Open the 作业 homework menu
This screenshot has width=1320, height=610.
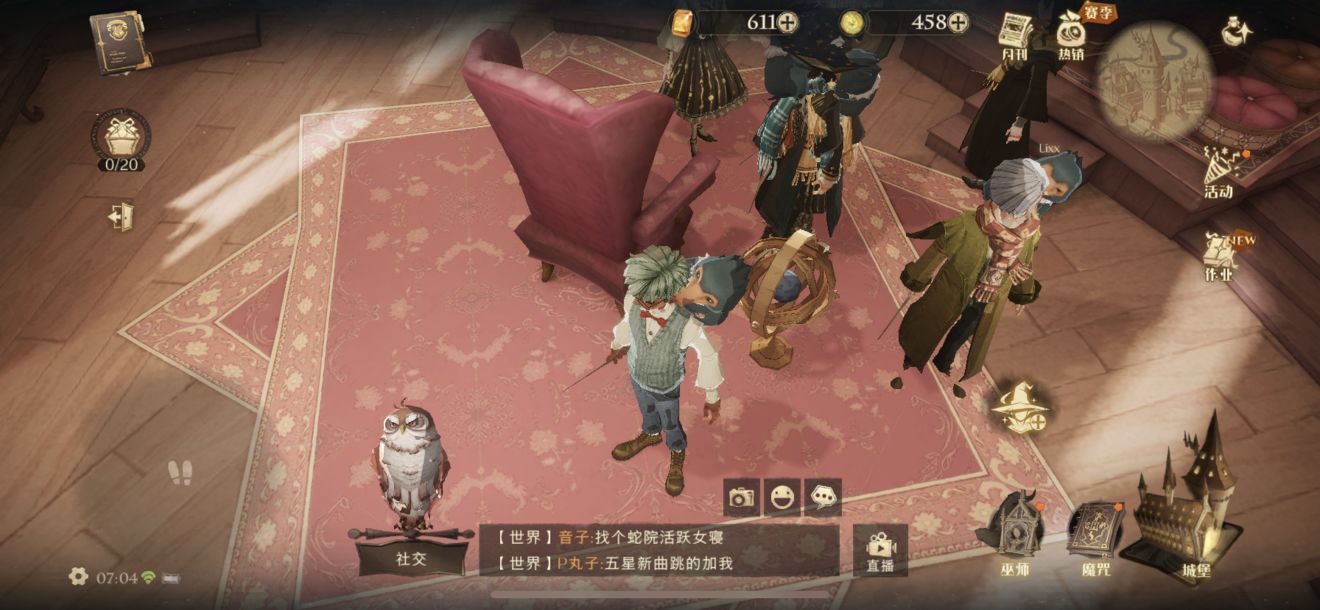click(x=1219, y=254)
